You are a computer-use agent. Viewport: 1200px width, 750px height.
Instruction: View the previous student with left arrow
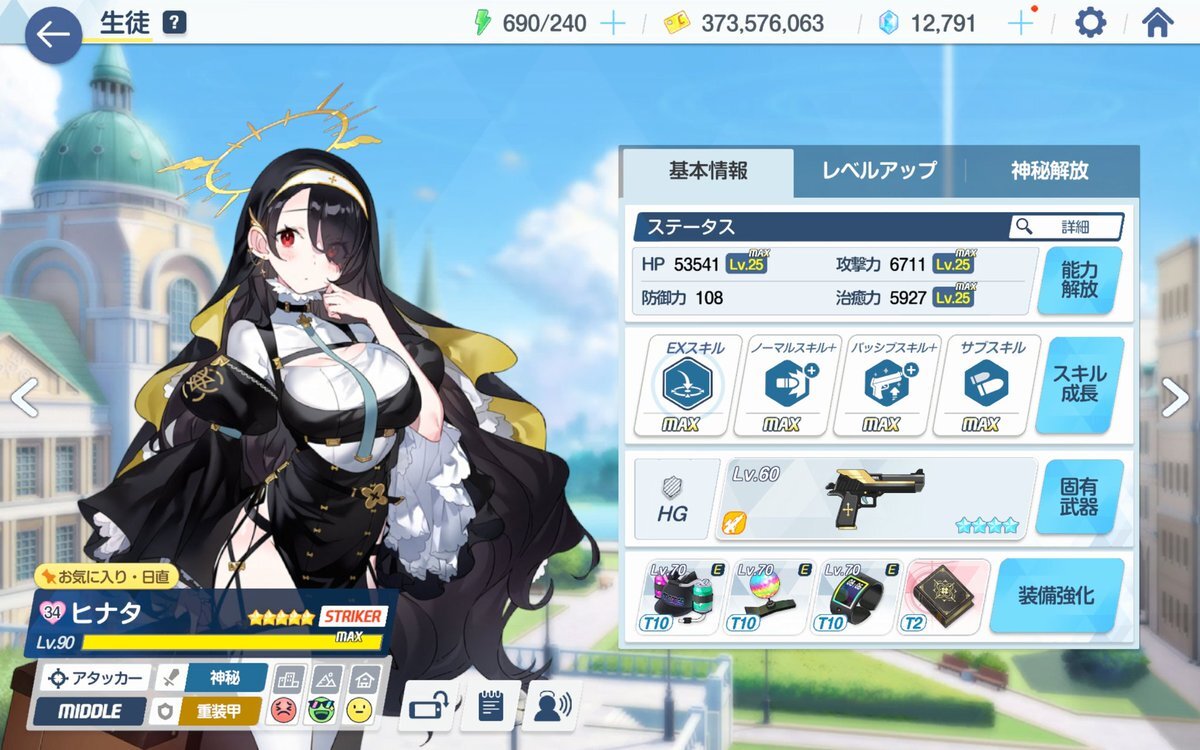[x=24, y=398]
